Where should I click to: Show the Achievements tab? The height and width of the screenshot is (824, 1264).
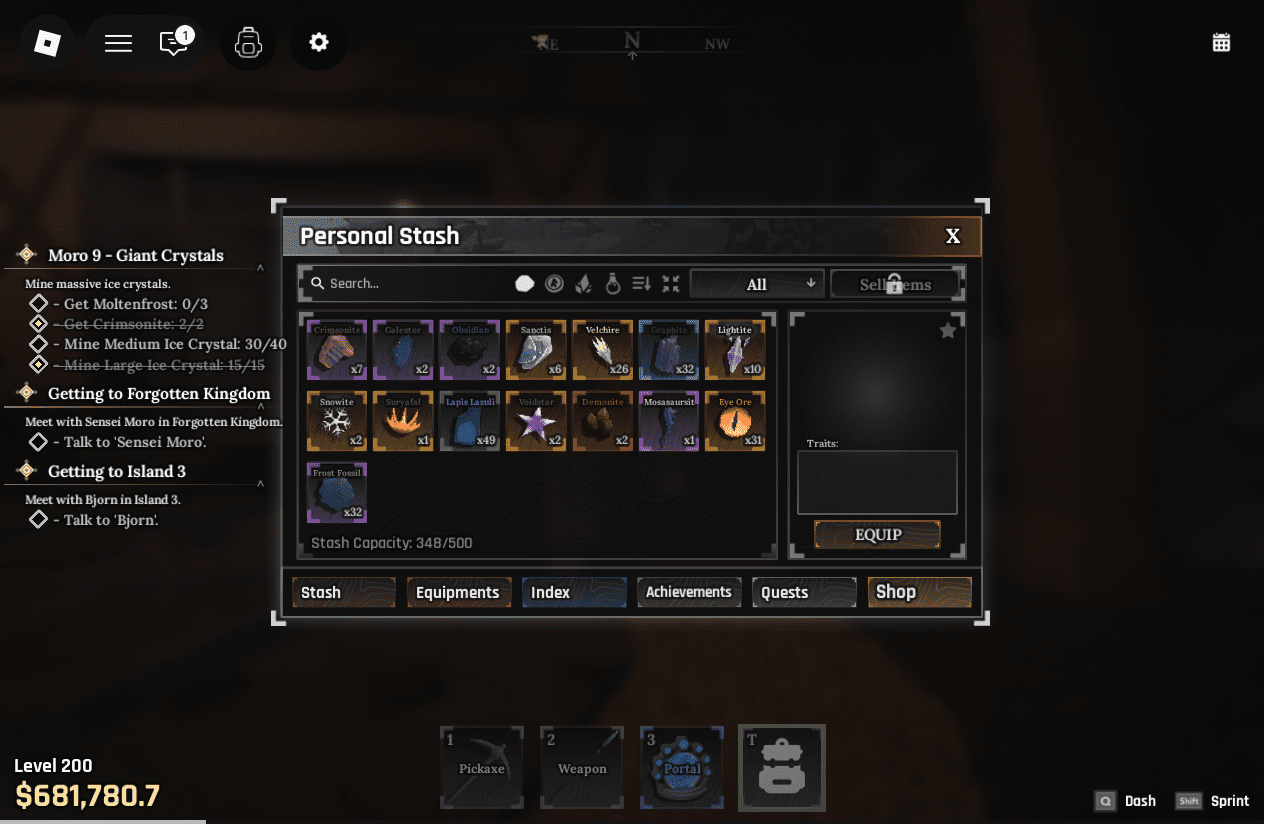[x=689, y=593]
